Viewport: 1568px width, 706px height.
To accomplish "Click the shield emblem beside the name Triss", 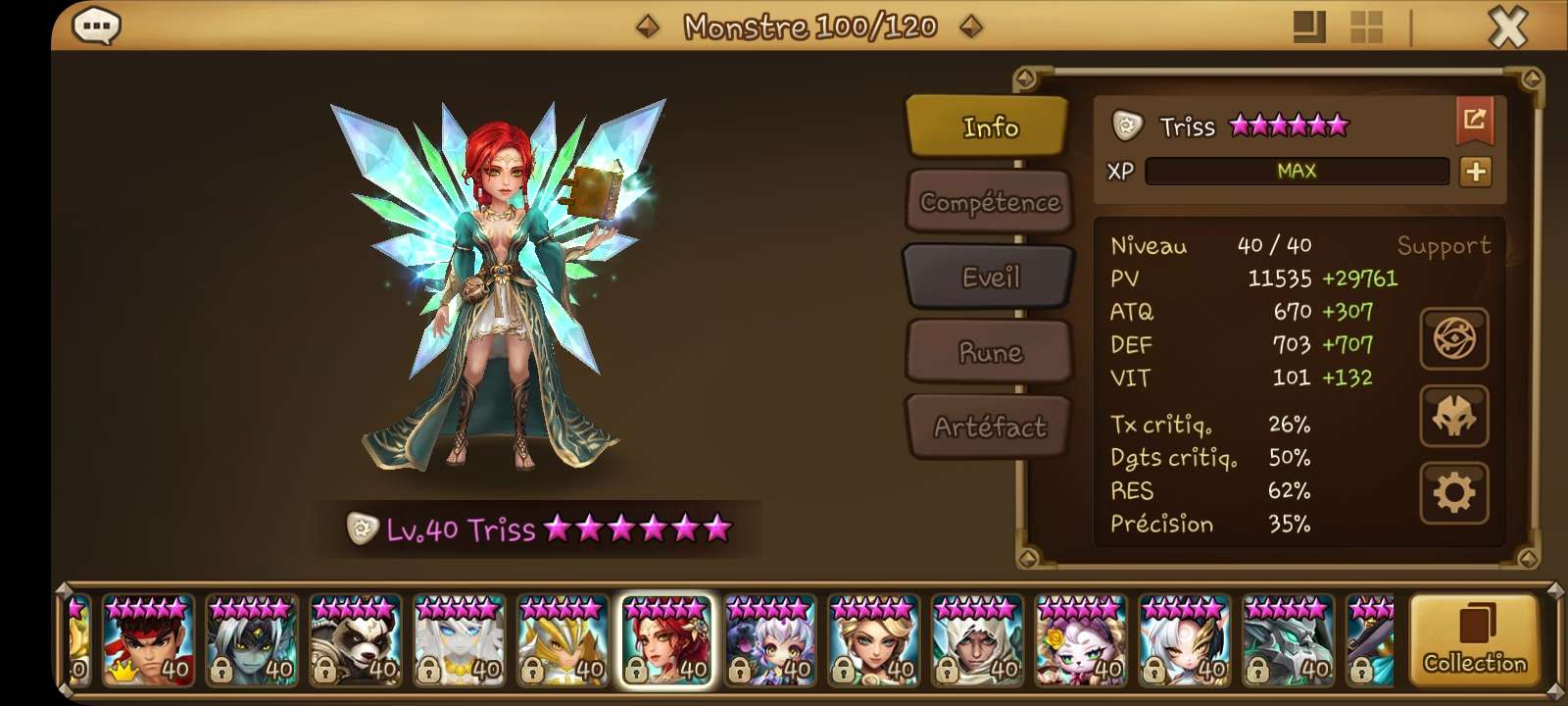I will [x=1129, y=126].
